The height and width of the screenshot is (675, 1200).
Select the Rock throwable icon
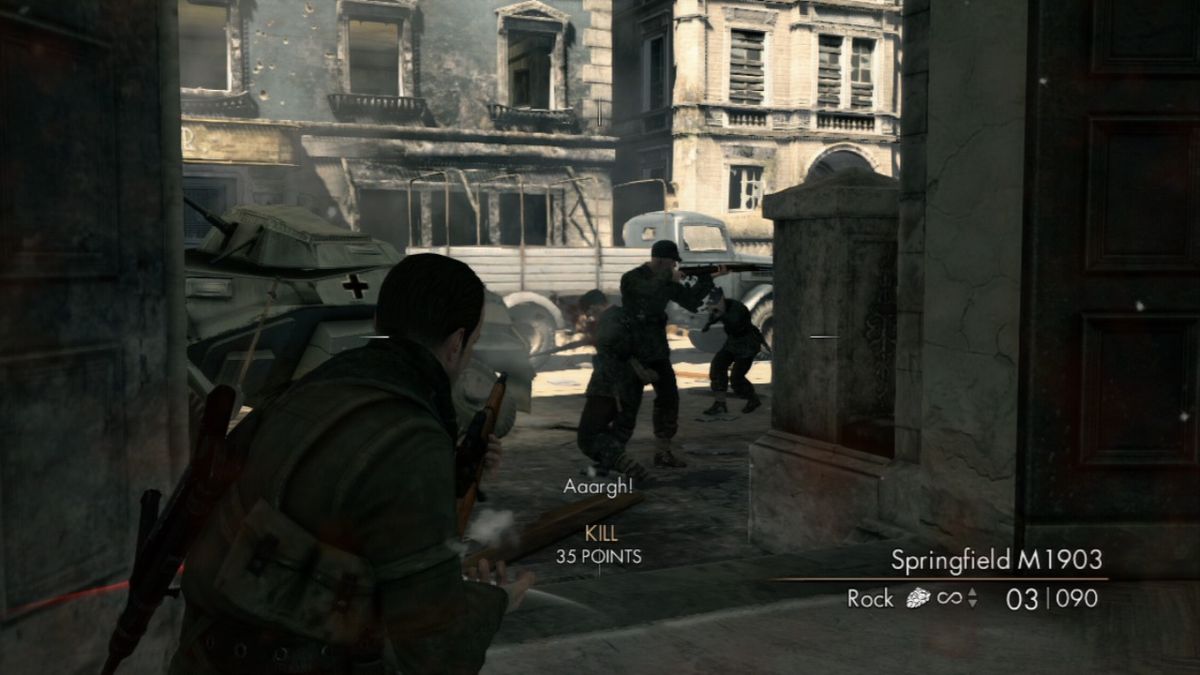[917, 598]
